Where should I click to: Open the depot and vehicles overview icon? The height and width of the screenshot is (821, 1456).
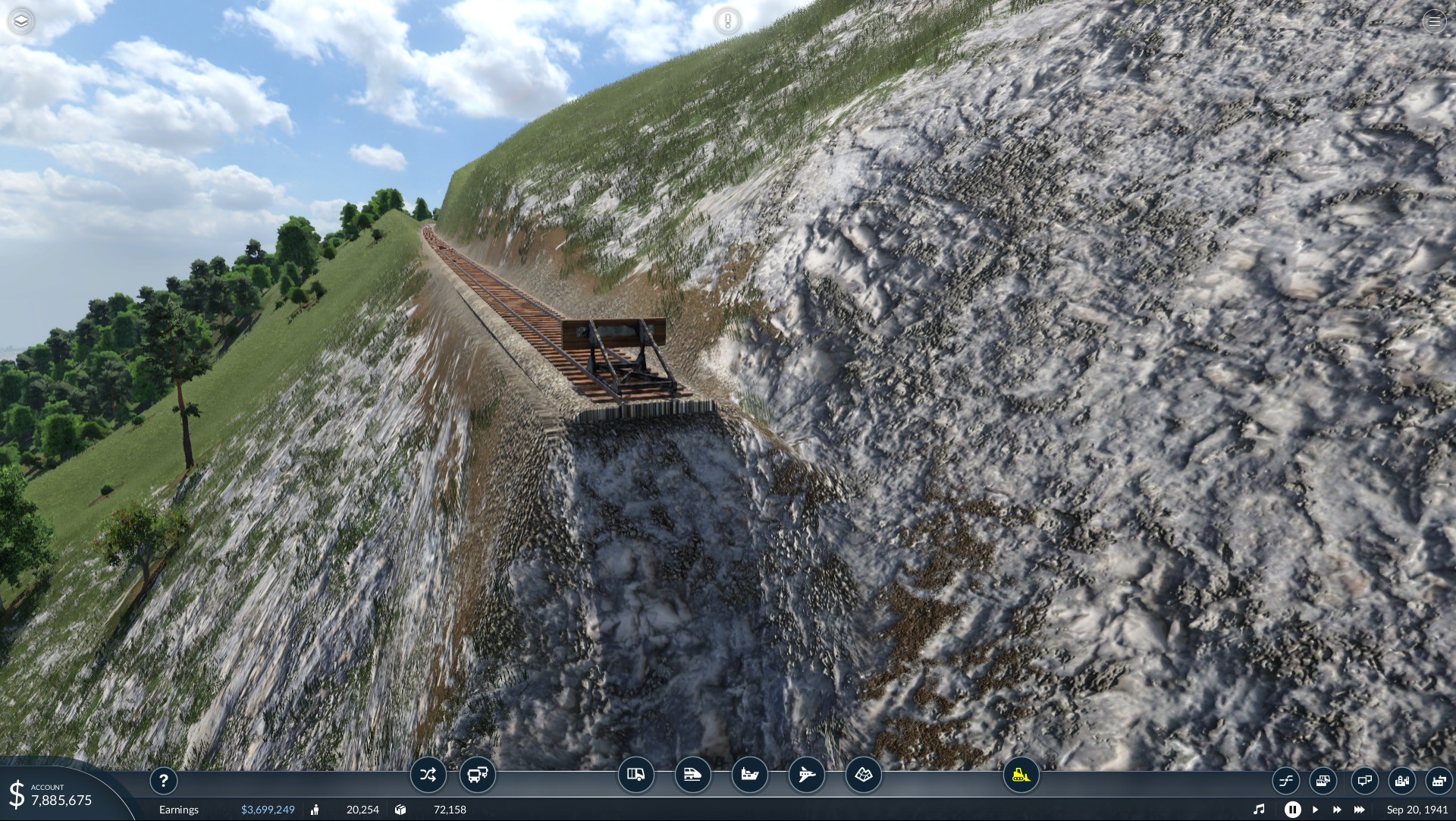pyautogui.click(x=1323, y=780)
